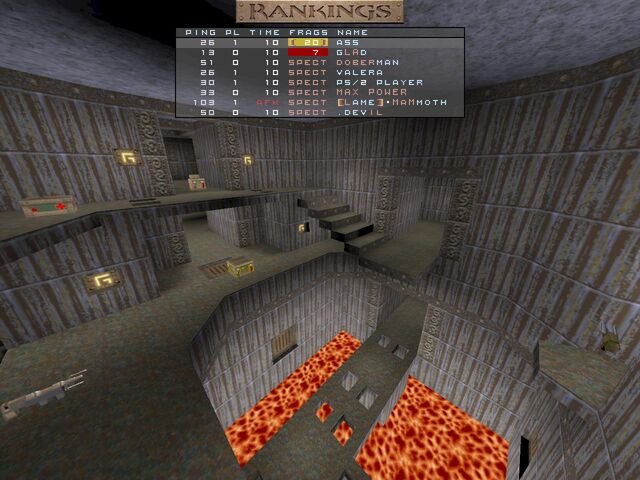Select the ASS player row
The width and height of the screenshot is (640, 480).
point(320,42)
